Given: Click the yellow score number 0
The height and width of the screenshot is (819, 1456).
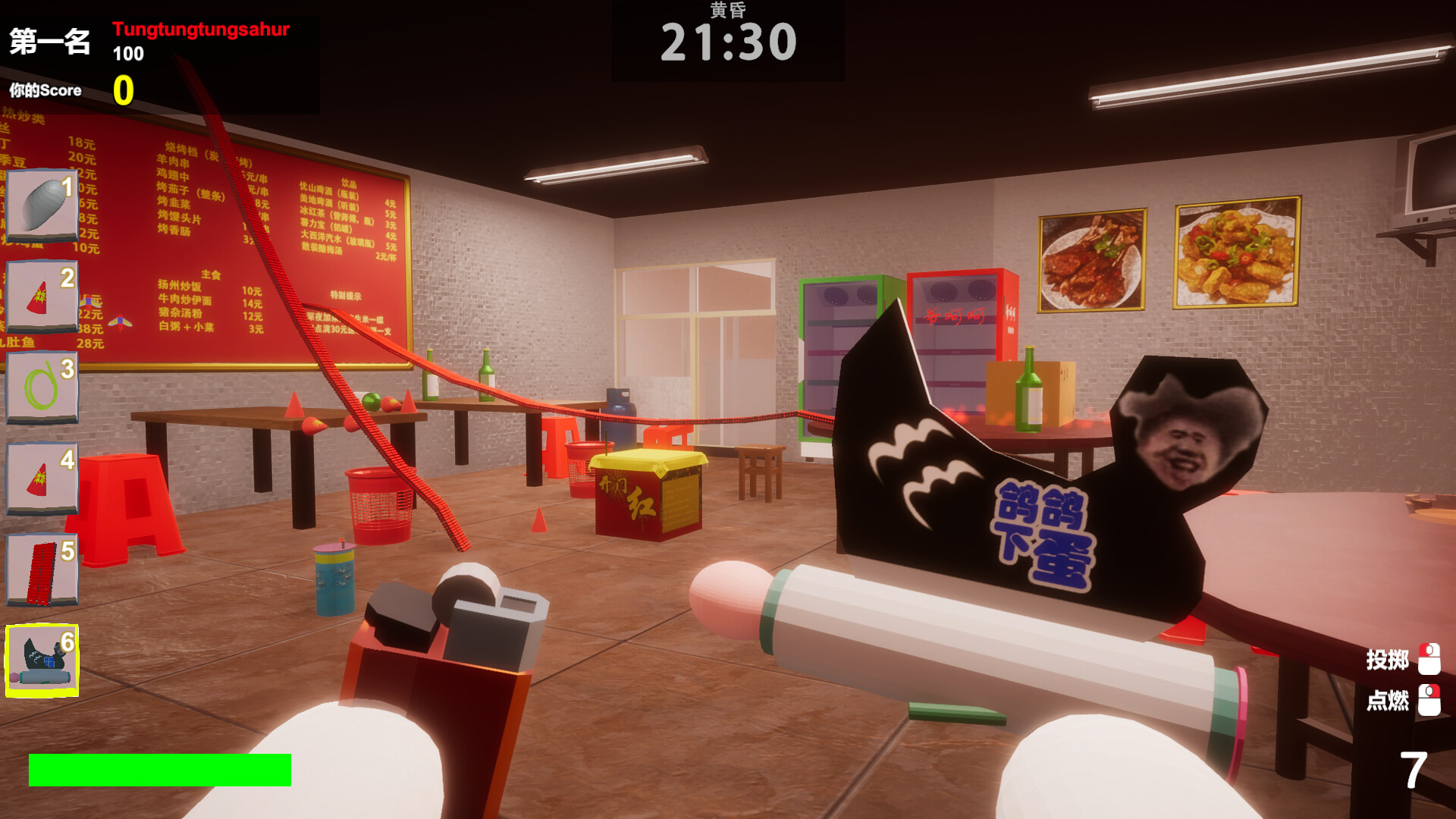Looking at the screenshot, I should pyautogui.click(x=124, y=91).
